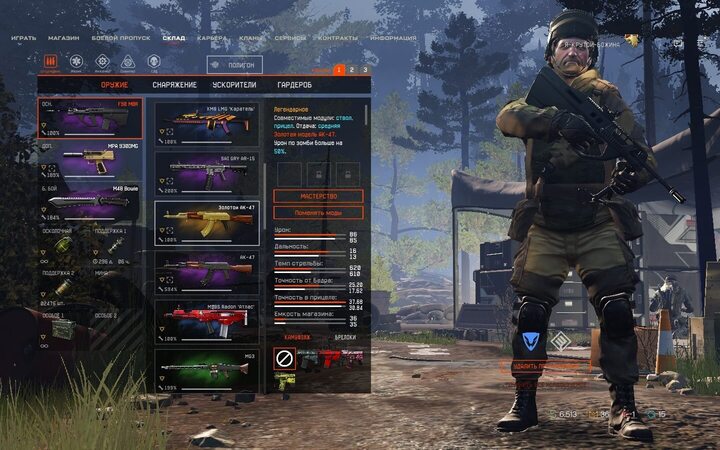Select loadout preset 3

point(365,70)
